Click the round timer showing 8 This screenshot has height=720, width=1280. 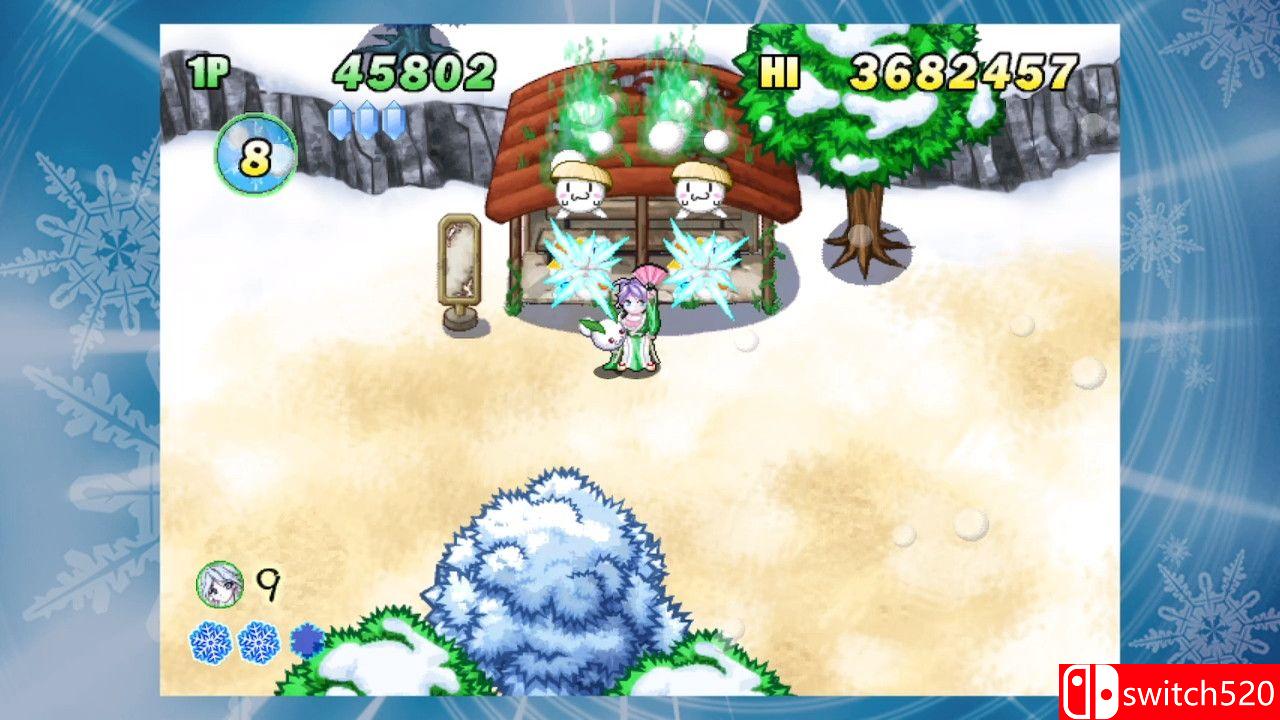click(x=254, y=153)
